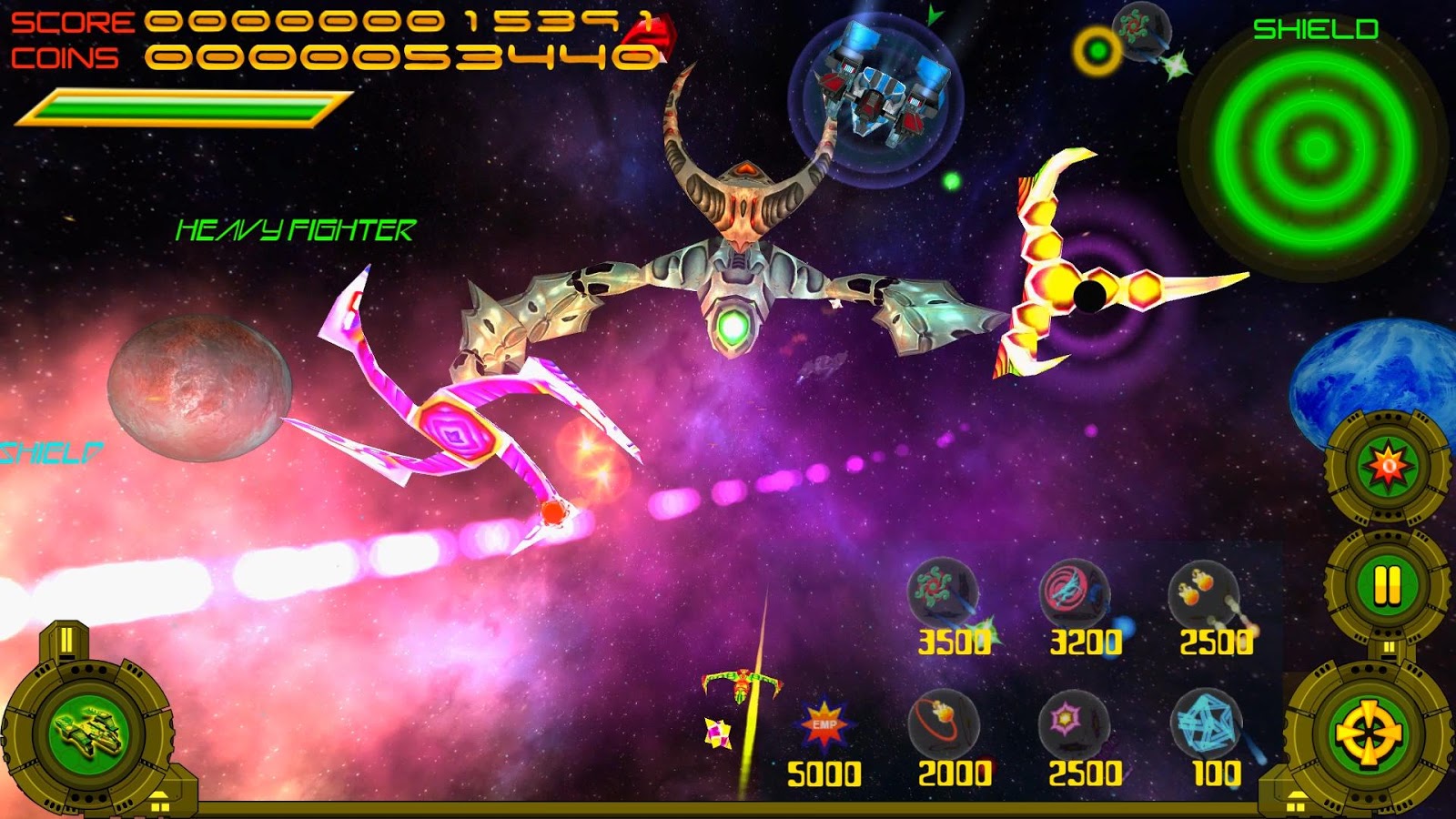Image resolution: width=1456 pixels, height=819 pixels.
Task: Pause the game with the pause button
Action: tap(1387, 584)
